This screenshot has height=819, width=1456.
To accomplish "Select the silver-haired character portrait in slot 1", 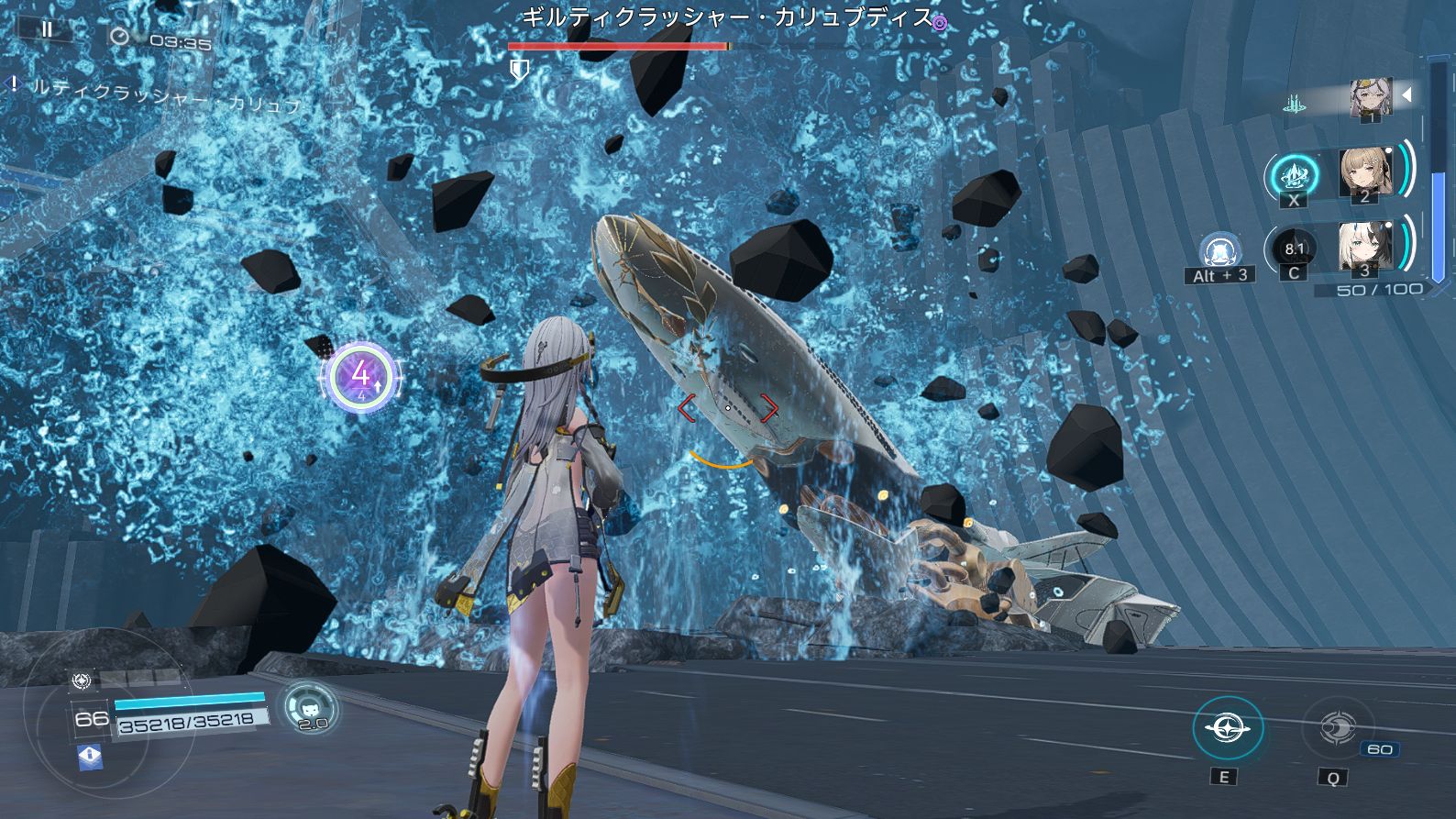I will pyautogui.click(x=1371, y=97).
